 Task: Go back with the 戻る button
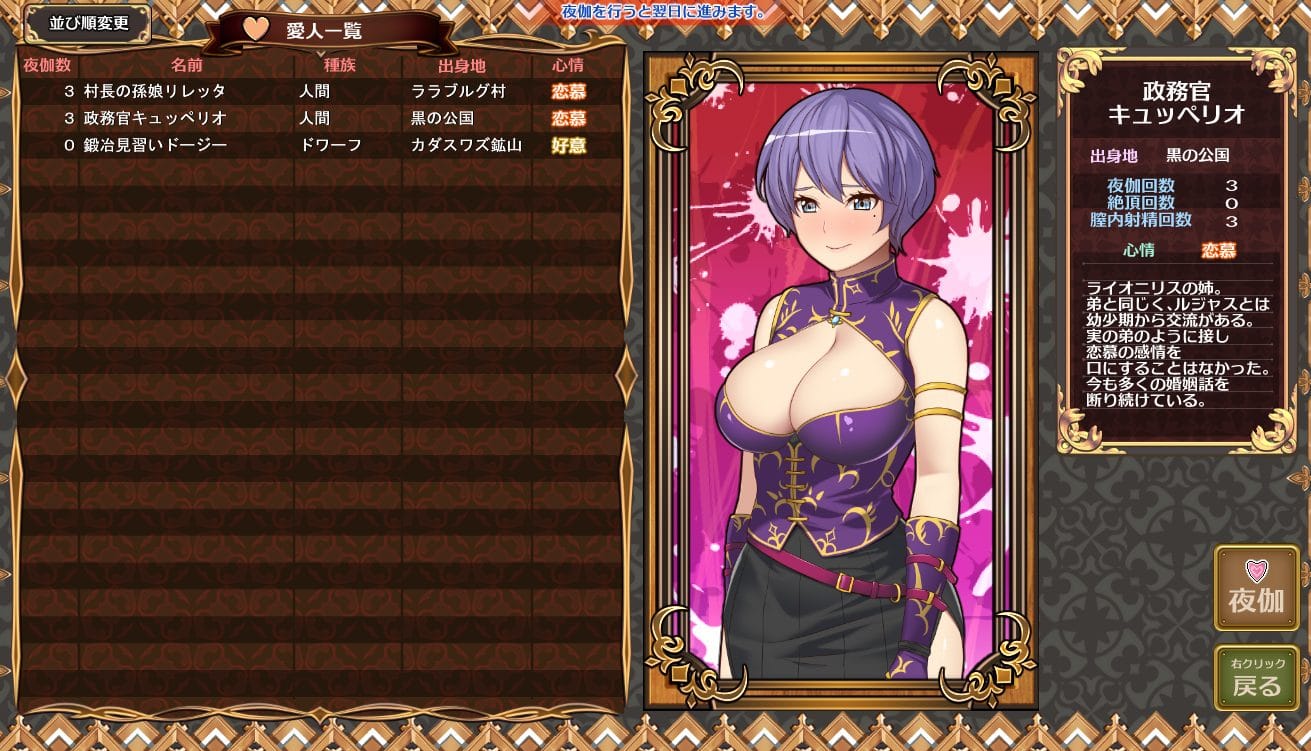[x=1256, y=678]
